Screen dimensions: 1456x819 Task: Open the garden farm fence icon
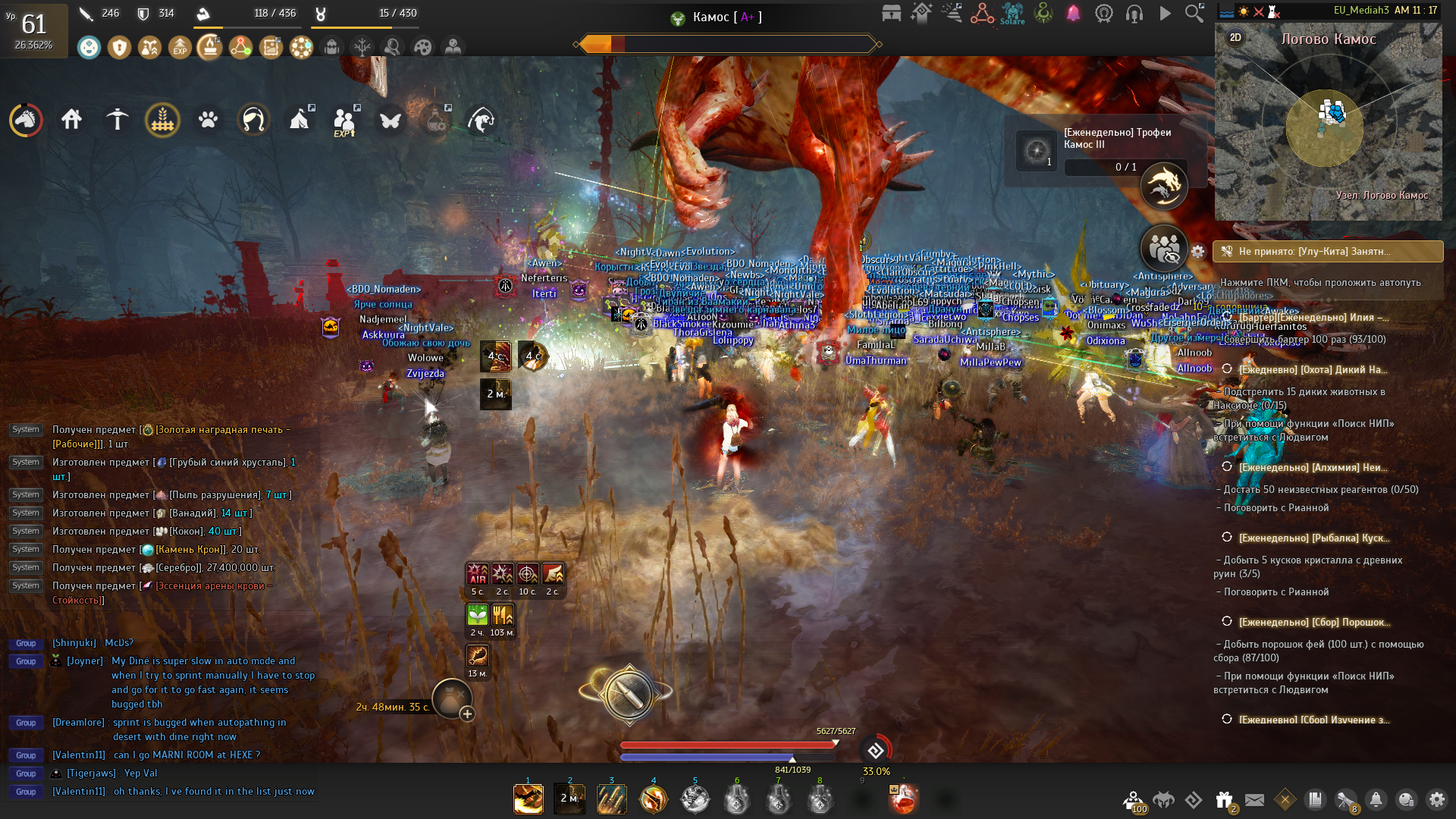pyautogui.click(x=162, y=120)
